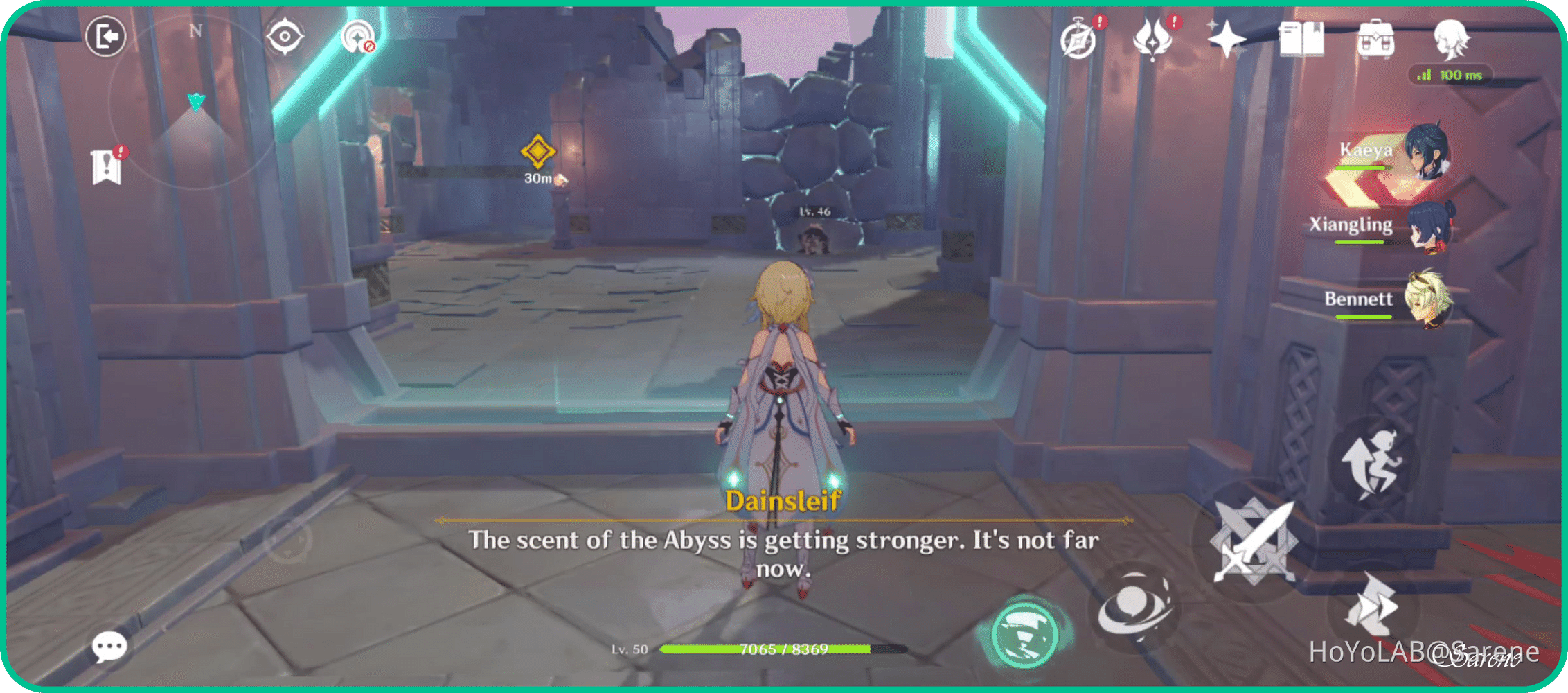1568x693 pixels.
Task: Open the inventory backpack
Action: (1377, 40)
